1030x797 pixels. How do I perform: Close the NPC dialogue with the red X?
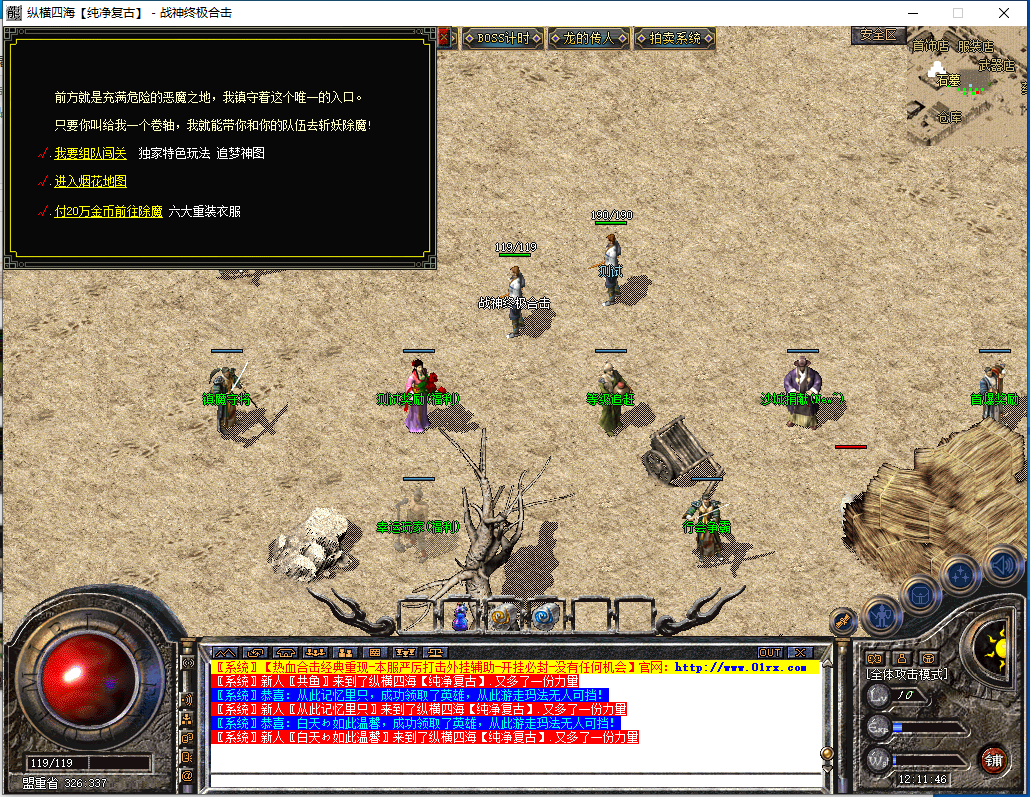coord(444,38)
